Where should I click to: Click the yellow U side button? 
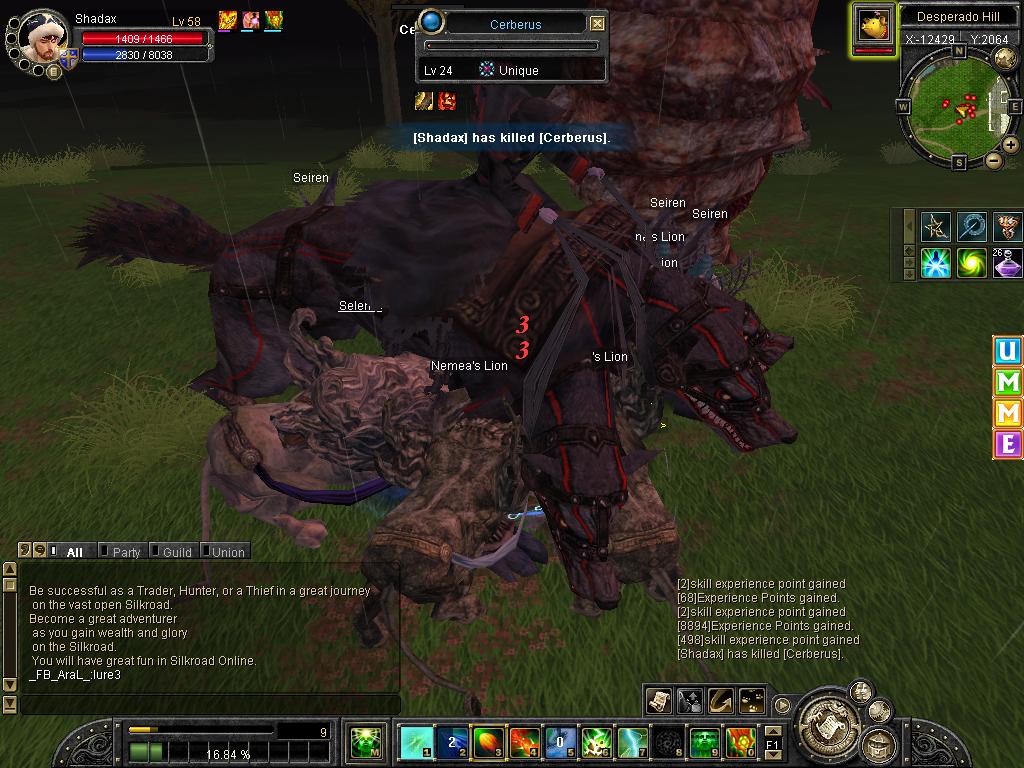tap(1007, 352)
